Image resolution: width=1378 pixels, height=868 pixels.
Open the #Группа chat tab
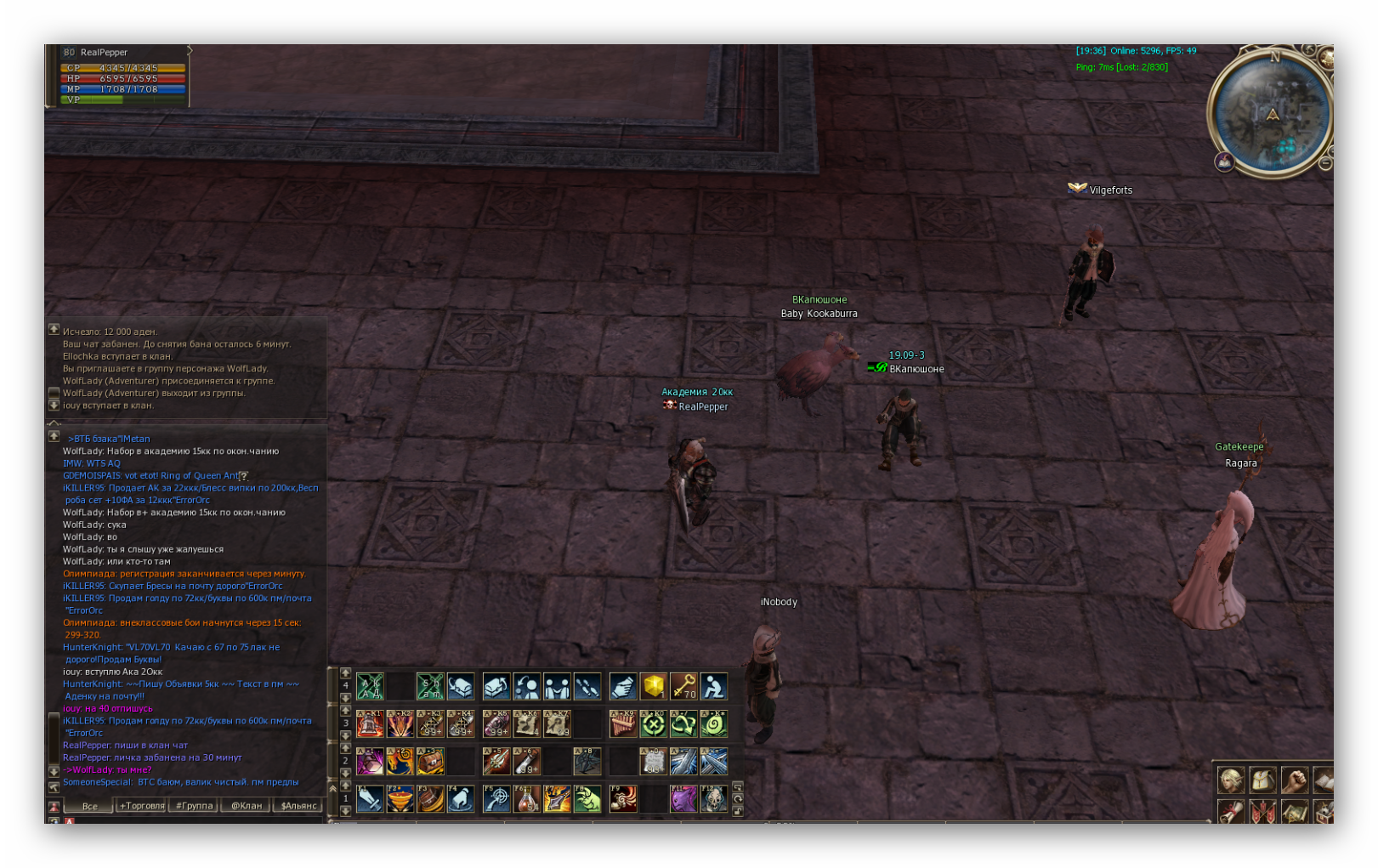[194, 805]
